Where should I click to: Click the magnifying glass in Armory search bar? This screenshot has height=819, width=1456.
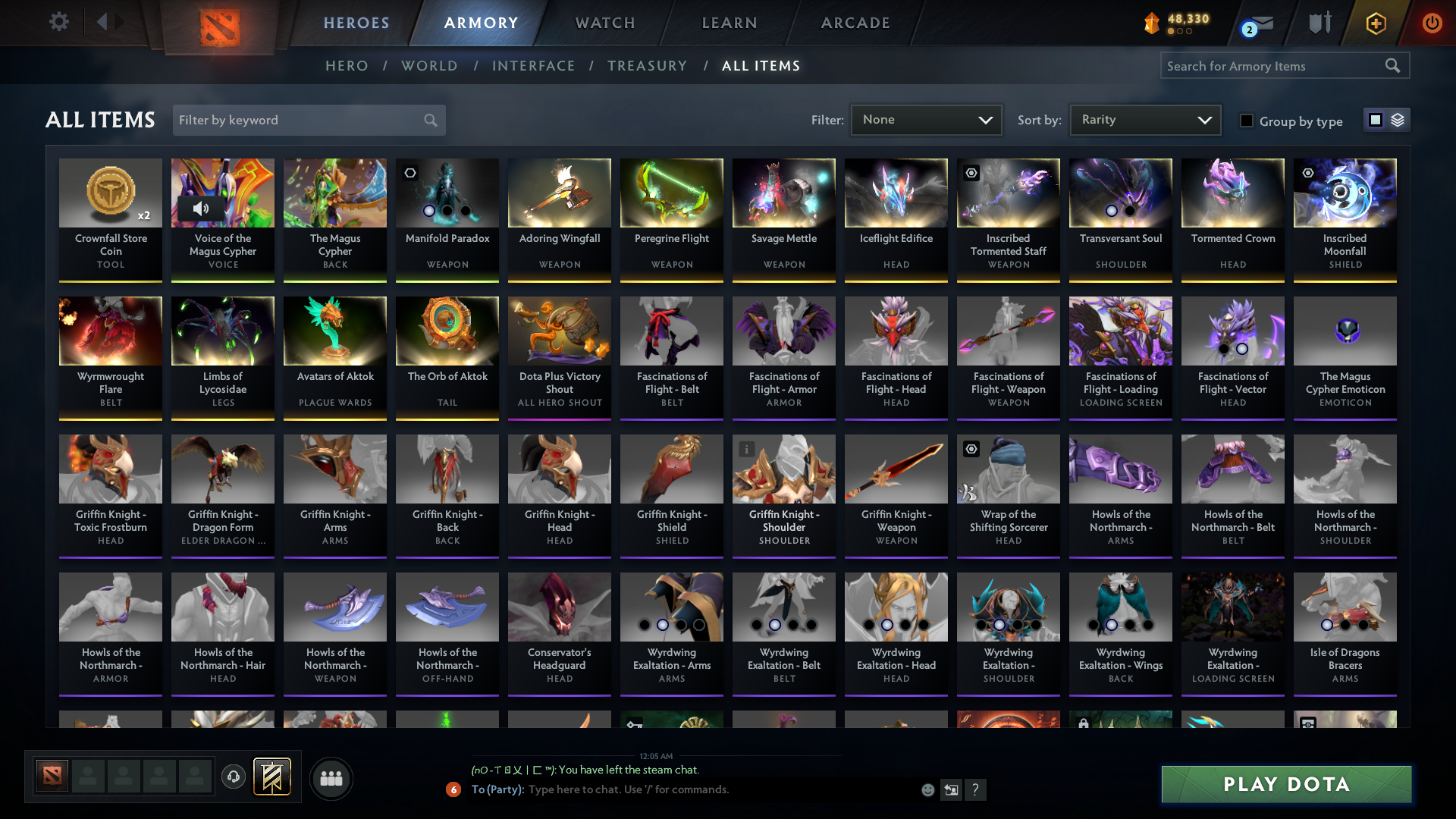click(x=1394, y=65)
